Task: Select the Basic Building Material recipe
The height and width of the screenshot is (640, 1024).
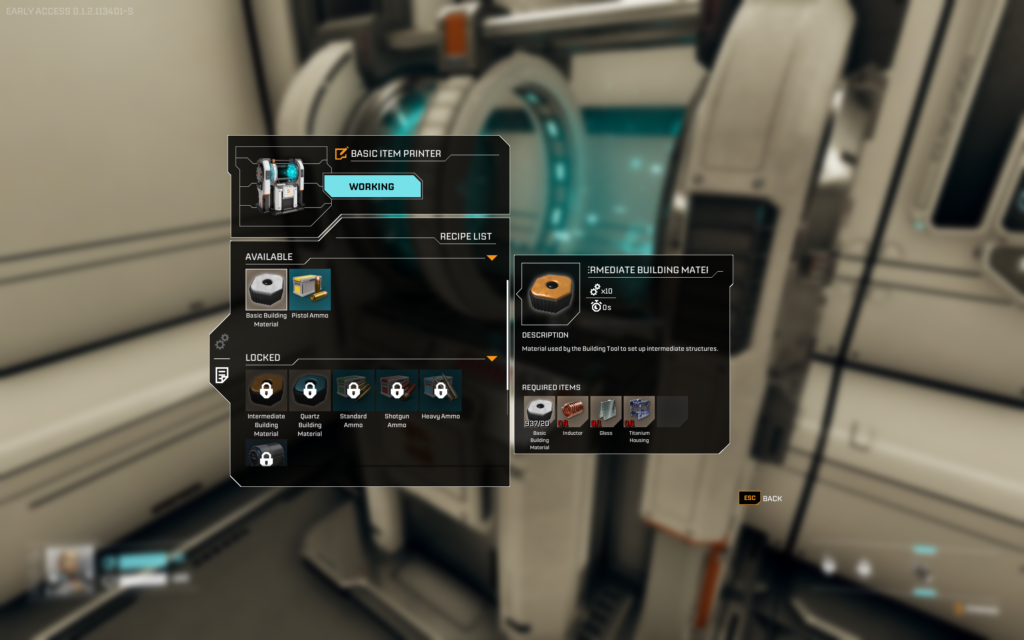Action: pos(266,289)
